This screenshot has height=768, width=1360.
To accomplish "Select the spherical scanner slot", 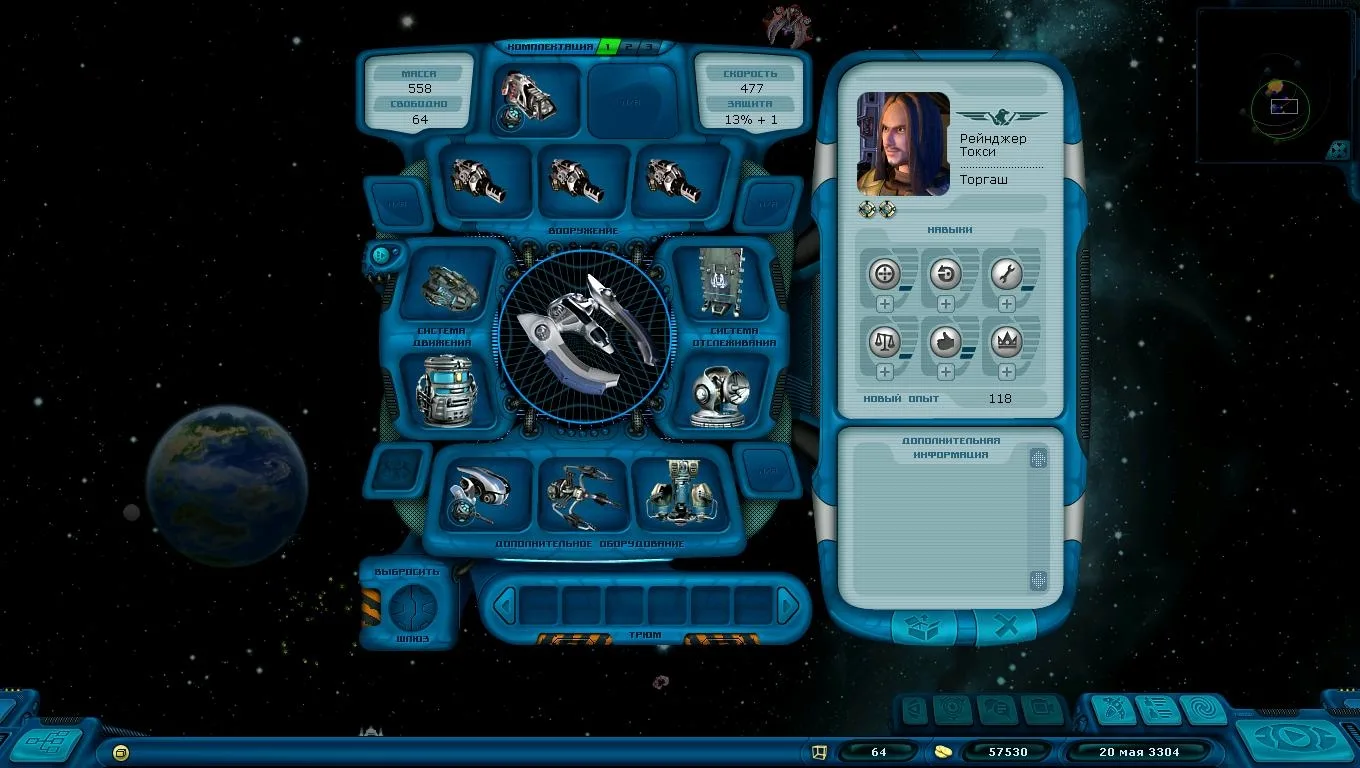I will tap(720, 393).
